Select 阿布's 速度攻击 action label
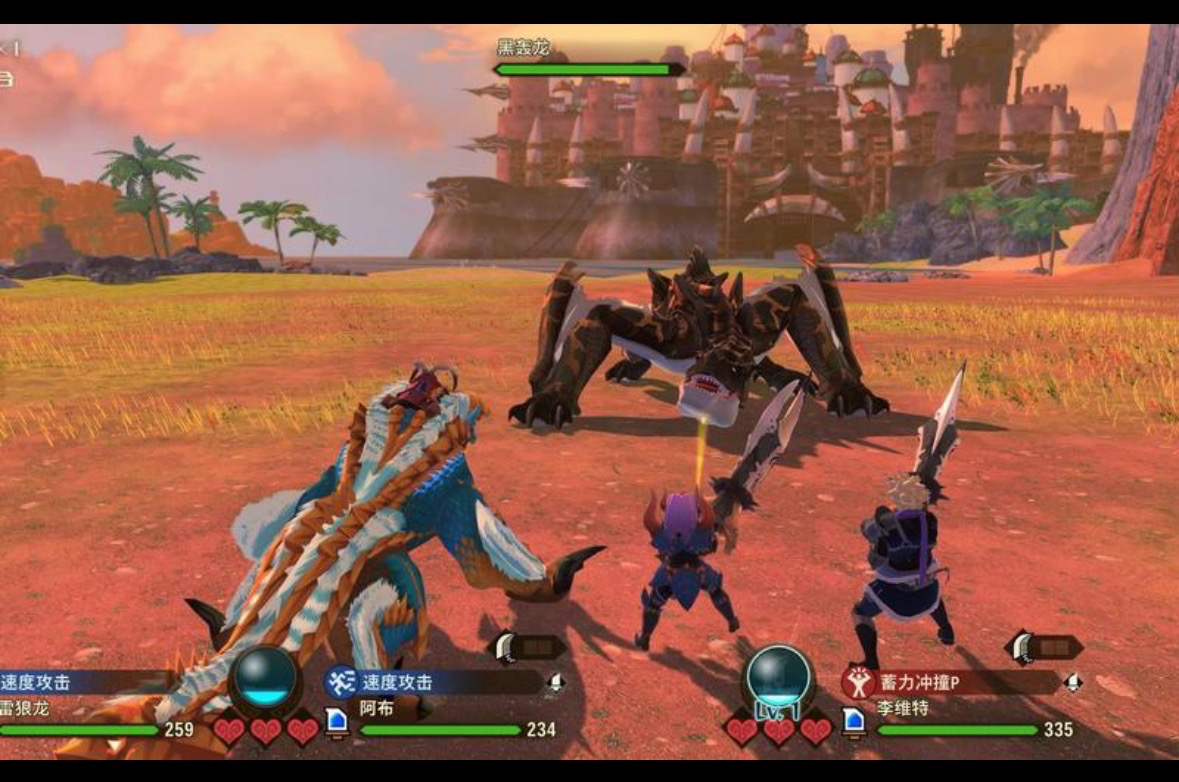 398,682
